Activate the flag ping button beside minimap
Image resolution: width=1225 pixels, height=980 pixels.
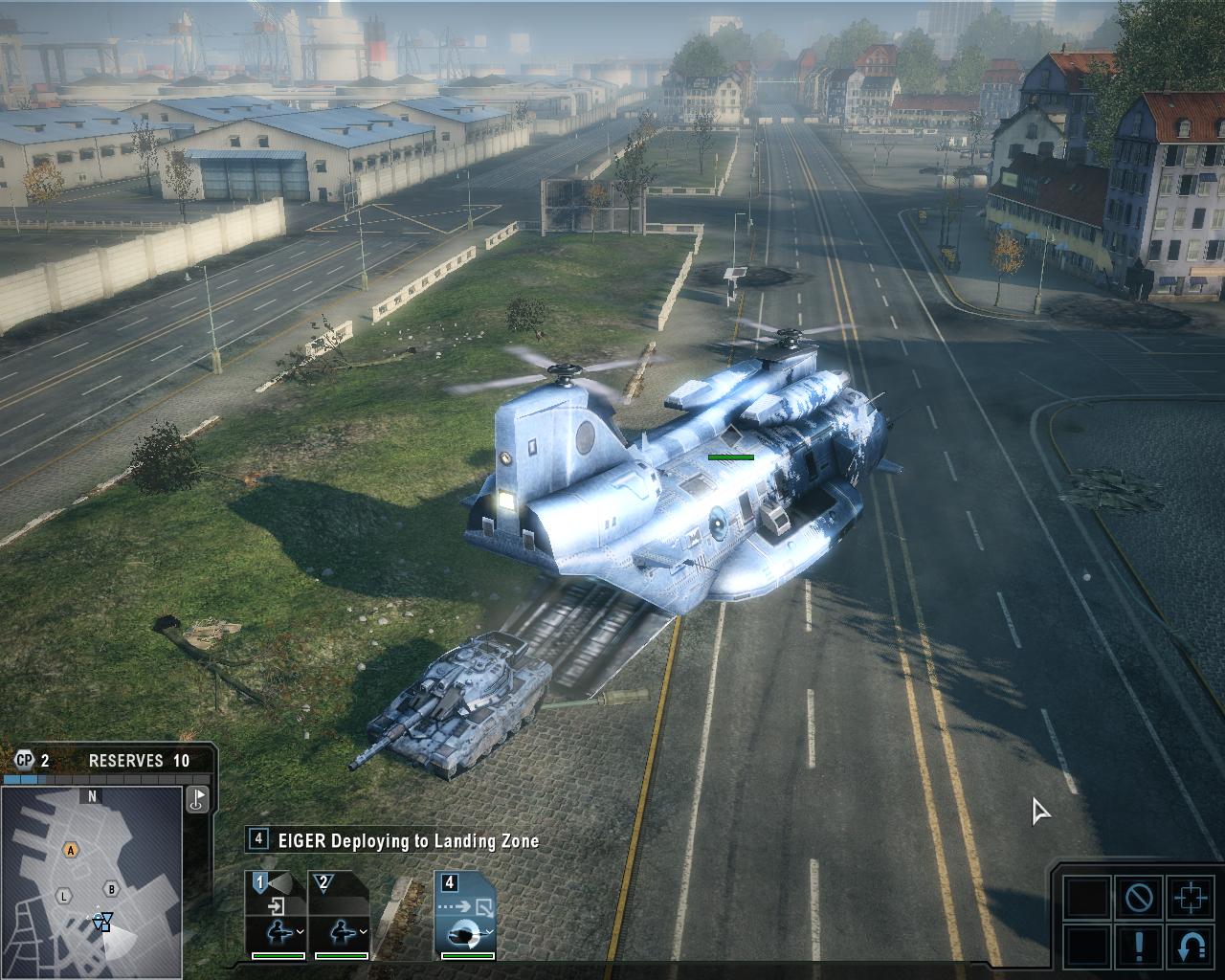pos(198,799)
